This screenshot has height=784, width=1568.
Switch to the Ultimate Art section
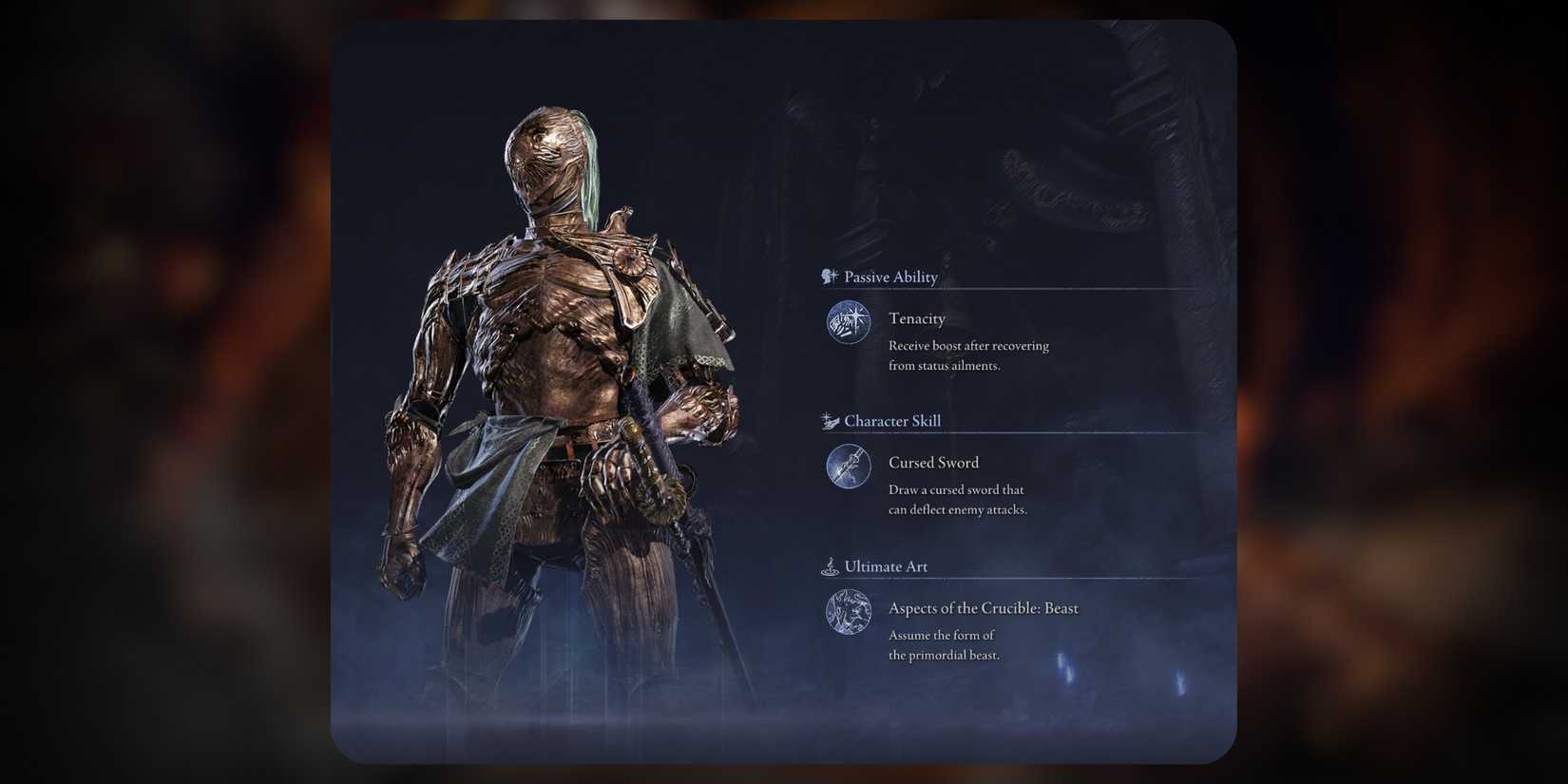pyautogui.click(x=886, y=565)
